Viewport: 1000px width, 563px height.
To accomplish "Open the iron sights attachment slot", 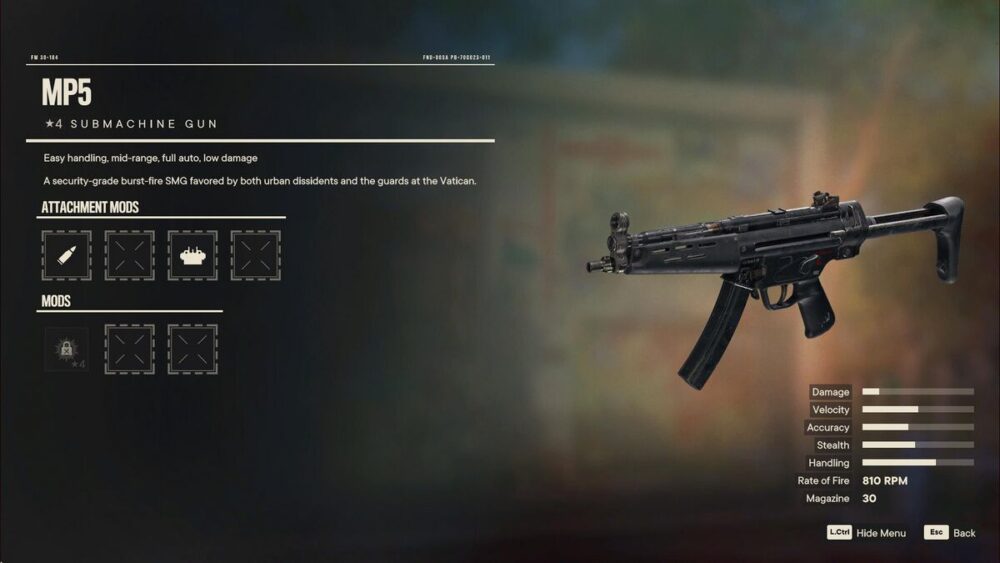I will click(x=192, y=255).
